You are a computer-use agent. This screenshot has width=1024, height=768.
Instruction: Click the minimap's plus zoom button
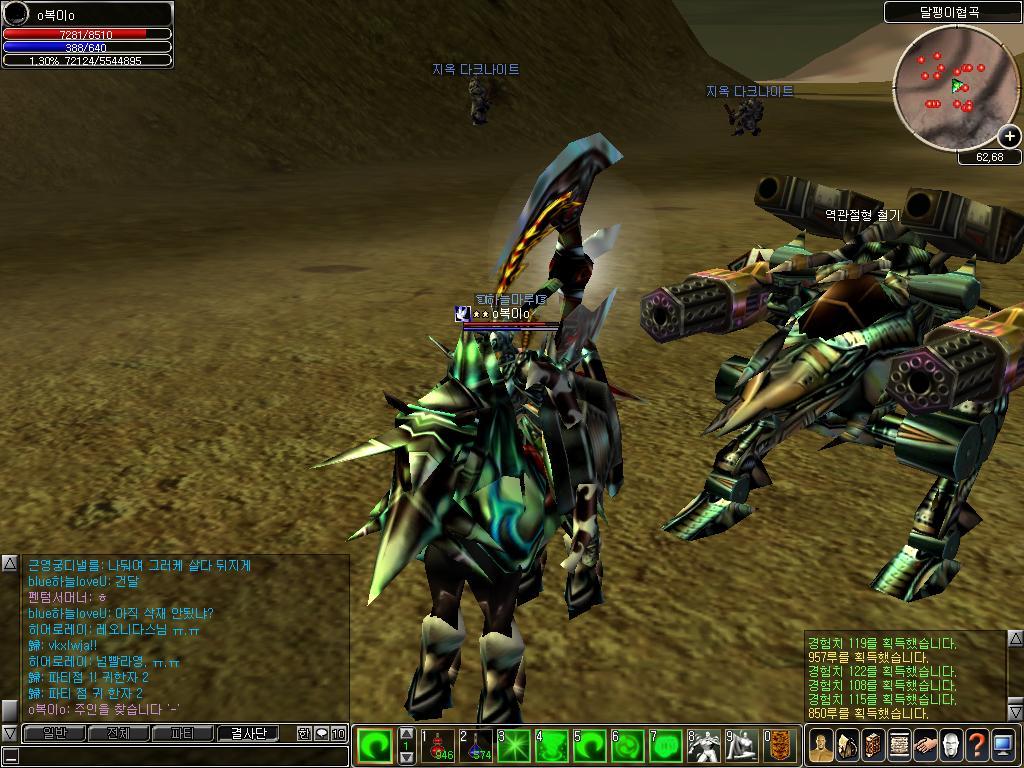click(1009, 136)
